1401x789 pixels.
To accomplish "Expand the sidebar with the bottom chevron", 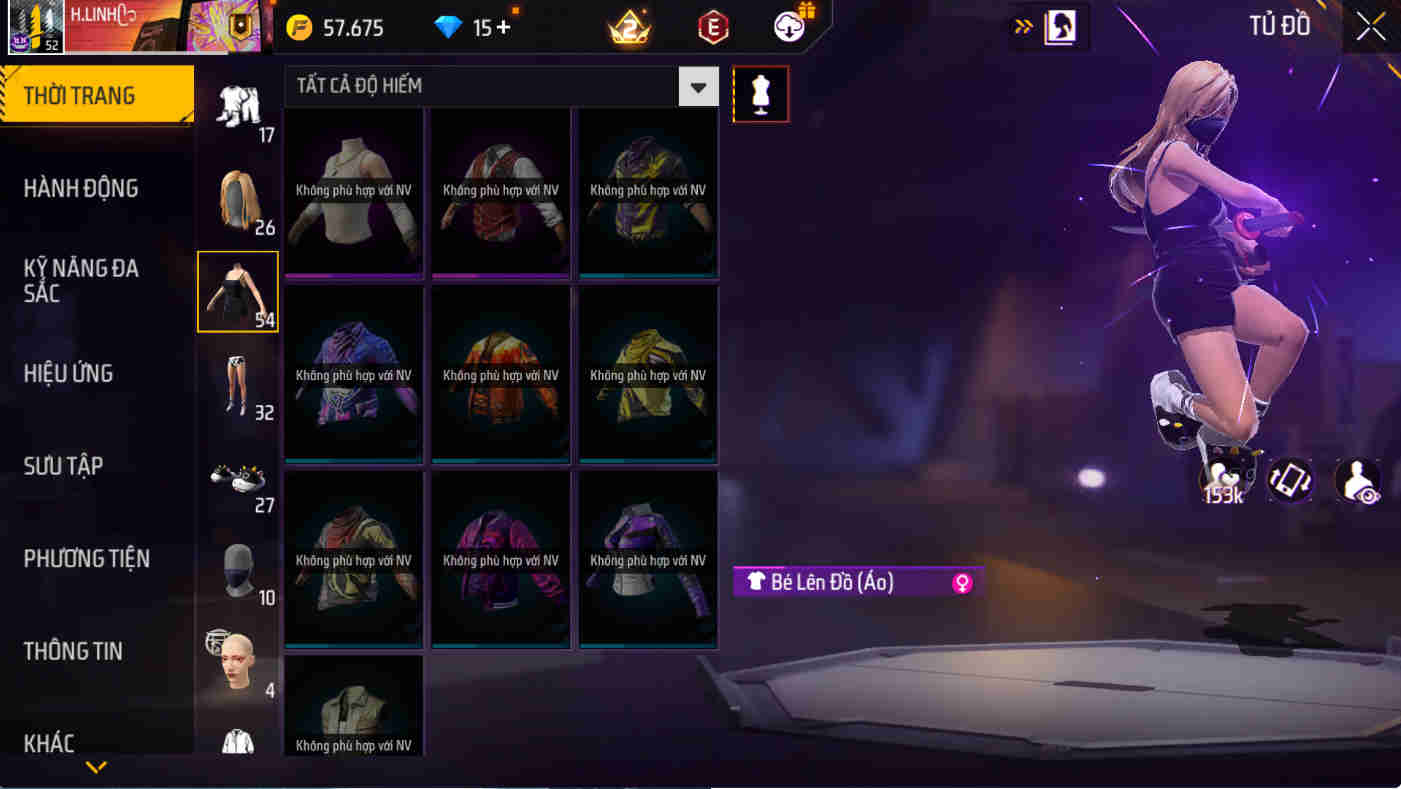I will [96, 768].
